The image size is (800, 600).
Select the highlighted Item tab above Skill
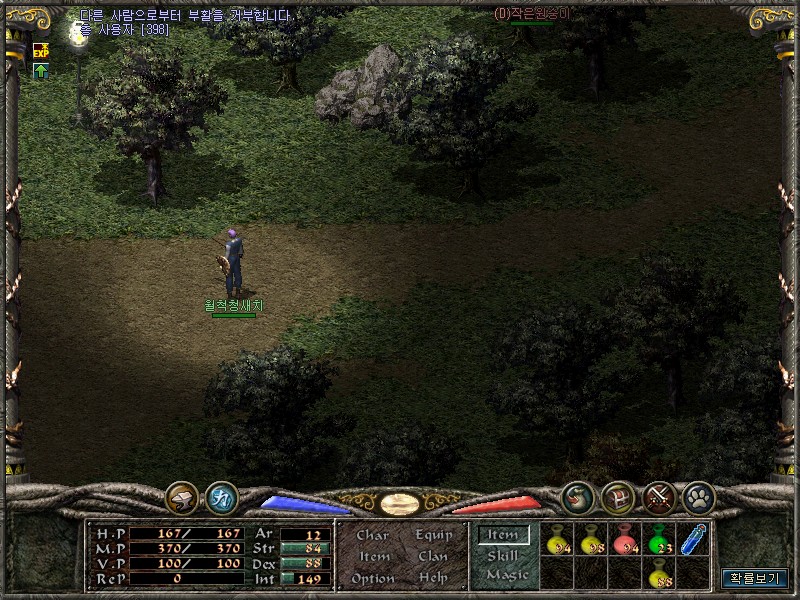pyautogui.click(x=503, y=535)
